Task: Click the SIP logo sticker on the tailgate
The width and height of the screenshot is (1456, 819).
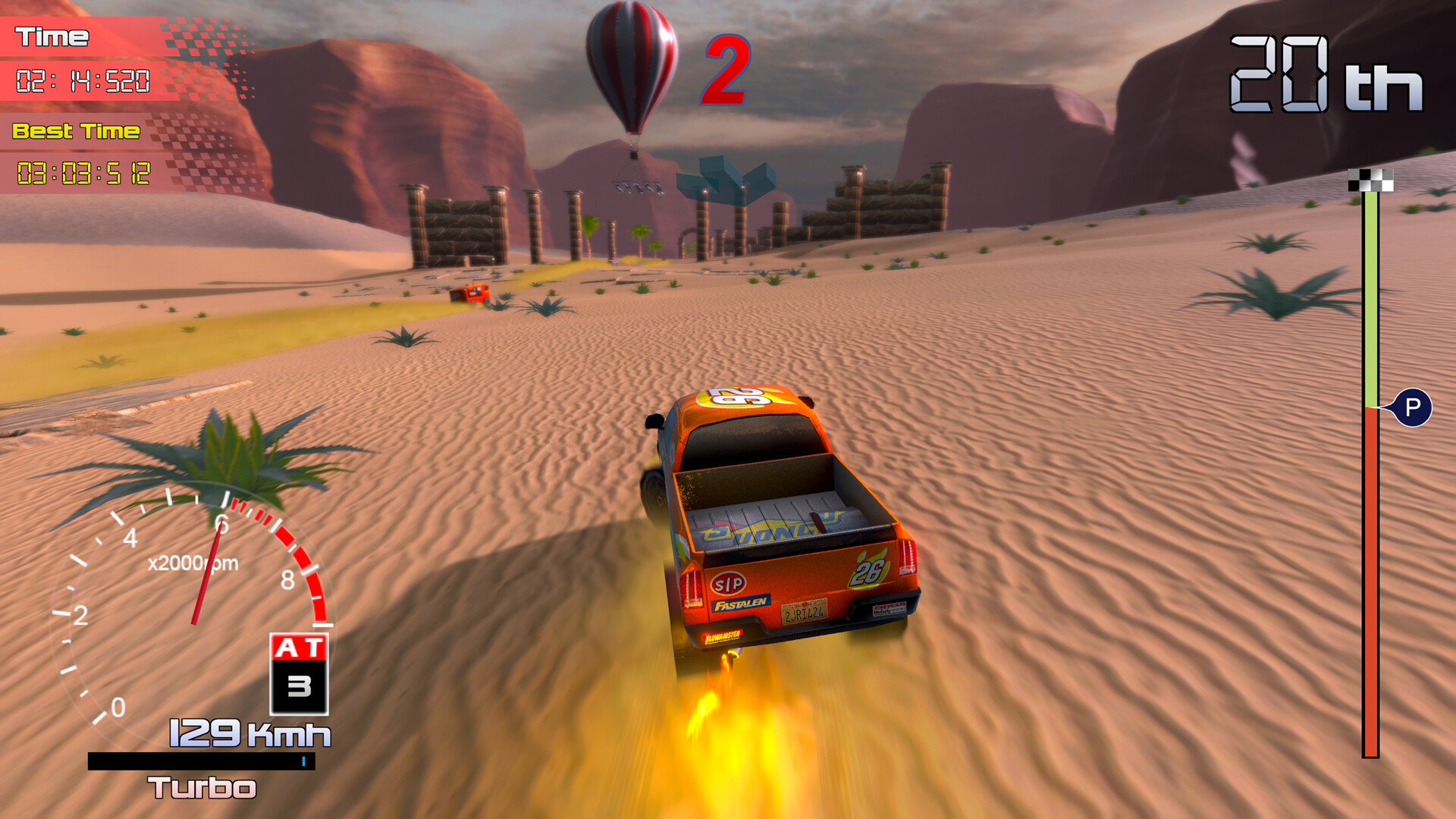Action: 729,584
